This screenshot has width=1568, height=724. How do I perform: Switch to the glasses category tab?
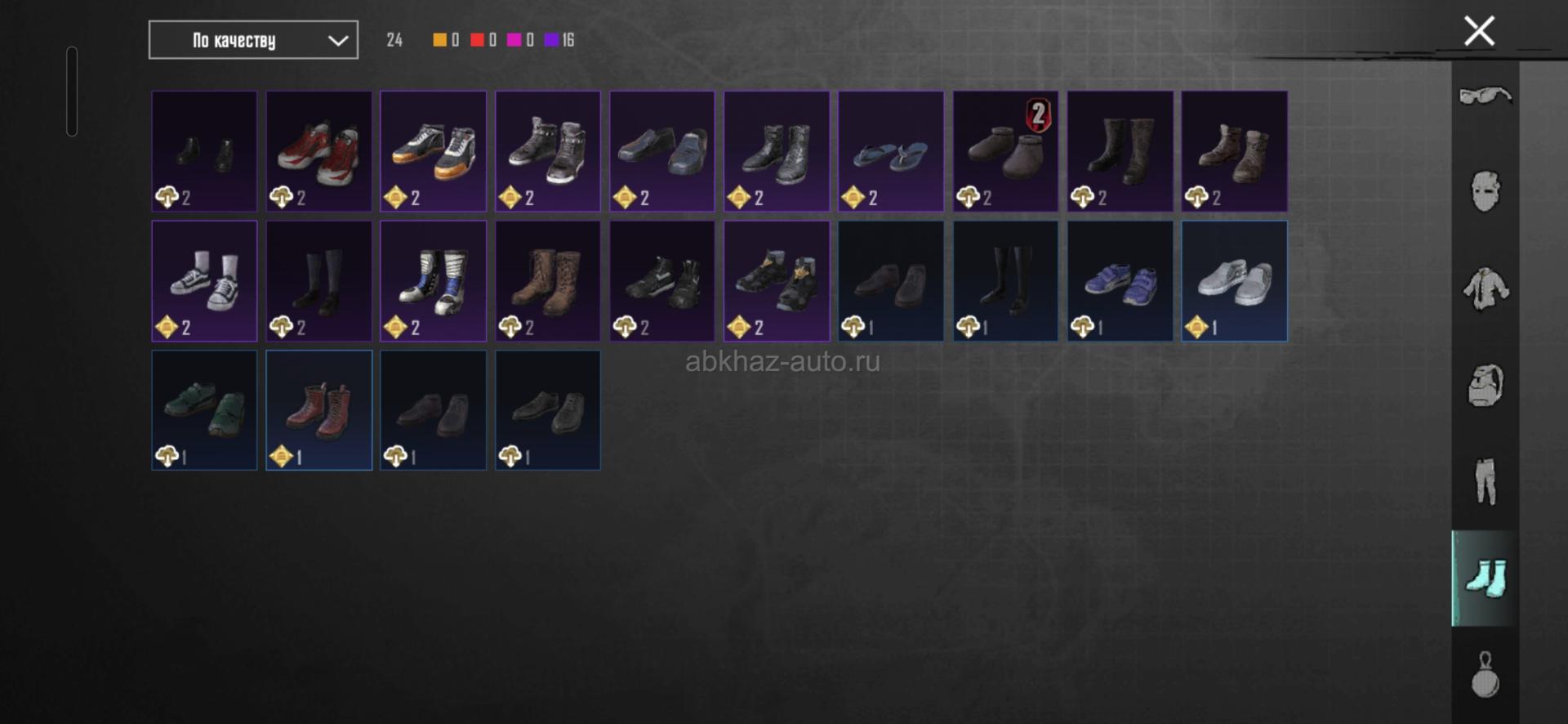[1485, 96]
